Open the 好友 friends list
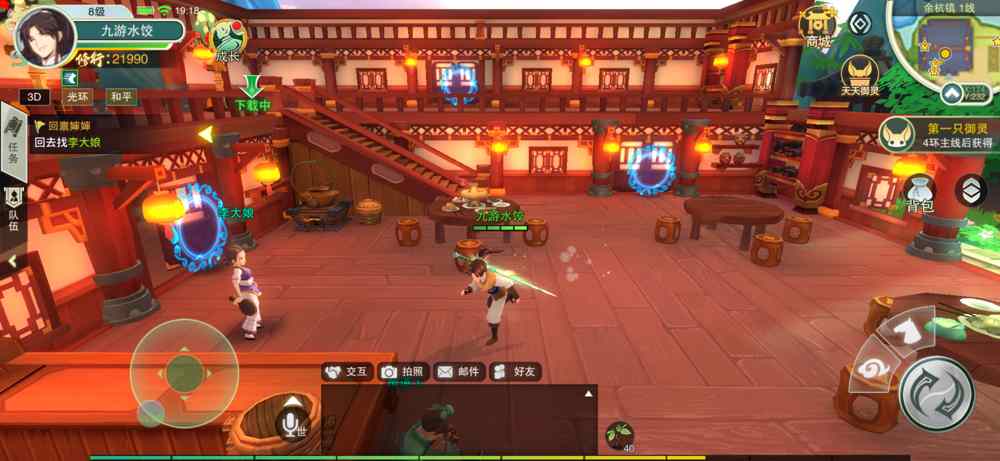This screenshot has width=1000, height=461. tap(514, 372)
